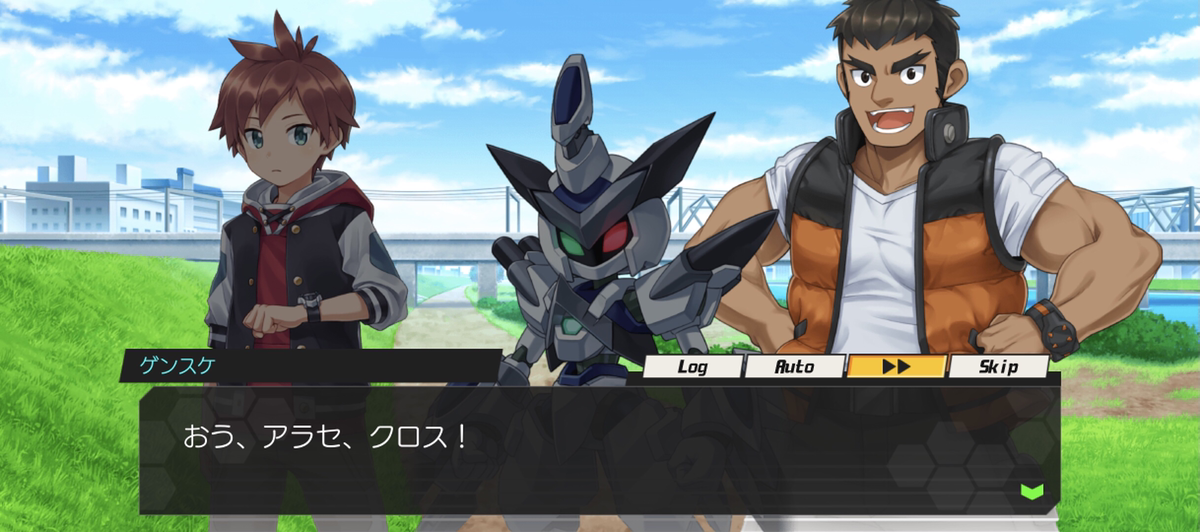Turn on Auto dialogue mode
This screenshot has height=532, width=1200.
pyautogui.click(x=795, y=366)
